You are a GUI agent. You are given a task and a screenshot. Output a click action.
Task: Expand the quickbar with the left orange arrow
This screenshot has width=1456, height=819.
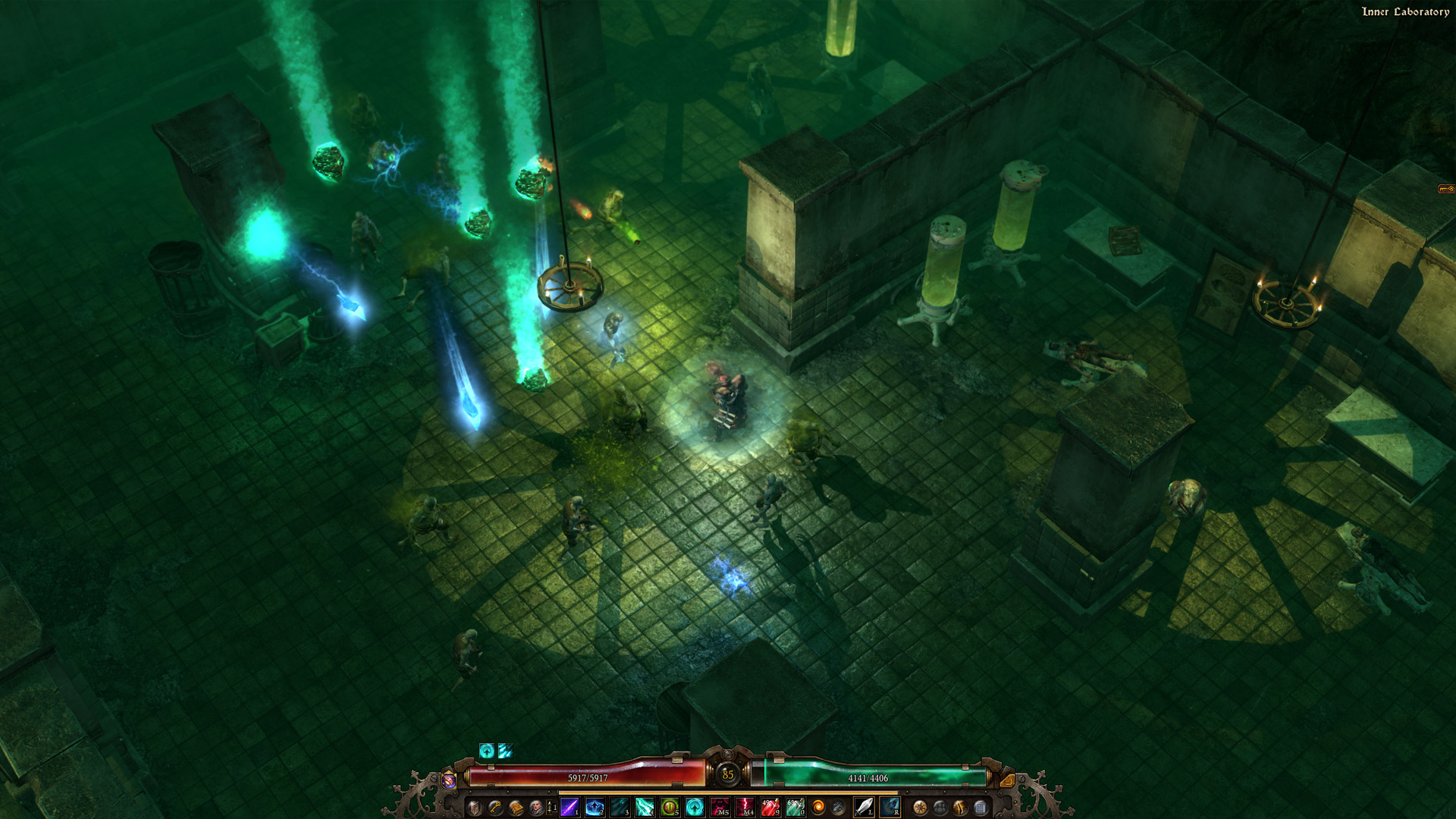(448, 780)
